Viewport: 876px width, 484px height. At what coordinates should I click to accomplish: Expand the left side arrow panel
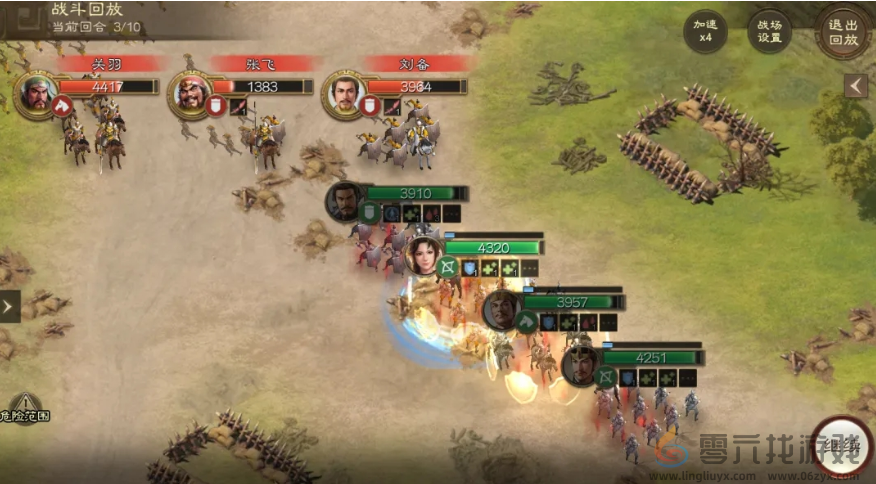click(9, 306)
